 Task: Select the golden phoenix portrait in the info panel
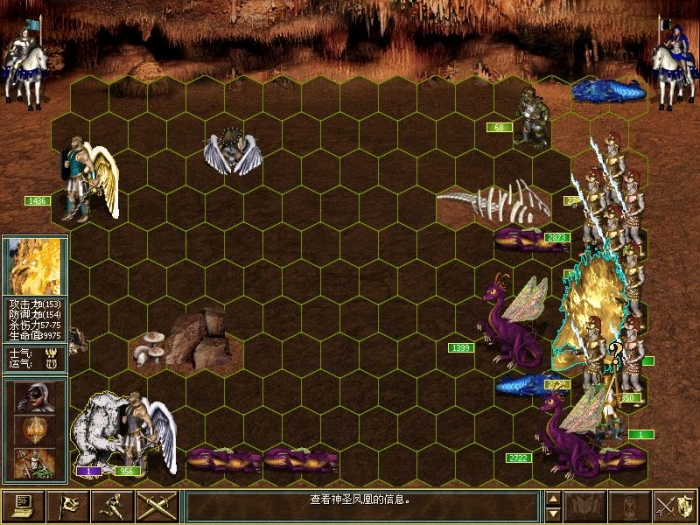pyautogui.click(x=35, y=267)
